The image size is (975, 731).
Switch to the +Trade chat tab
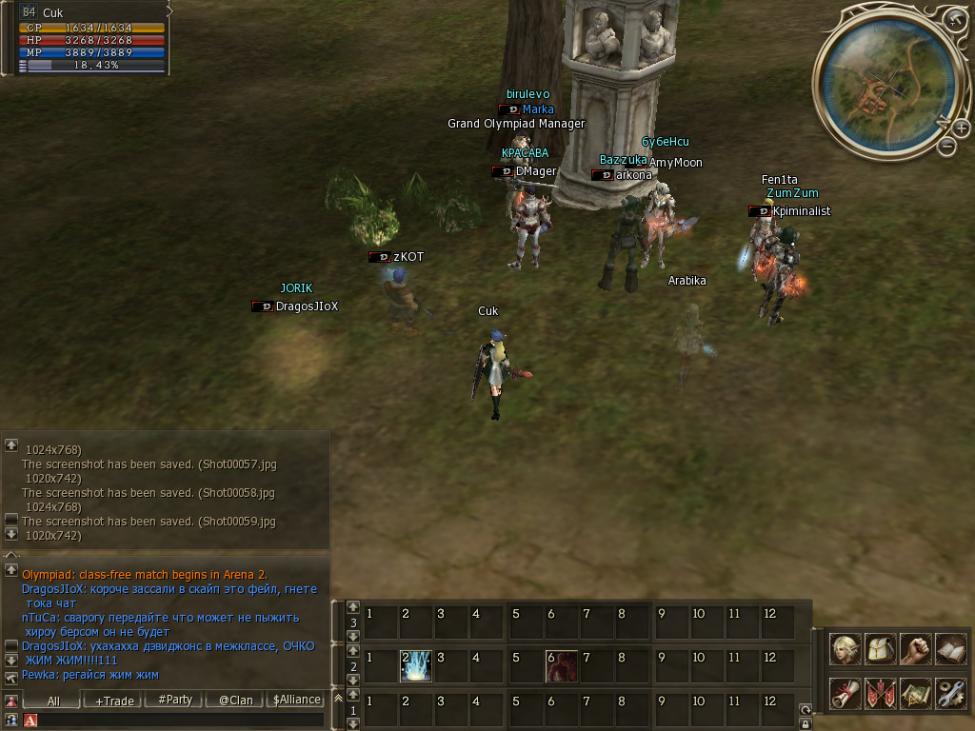coord(114,701)
